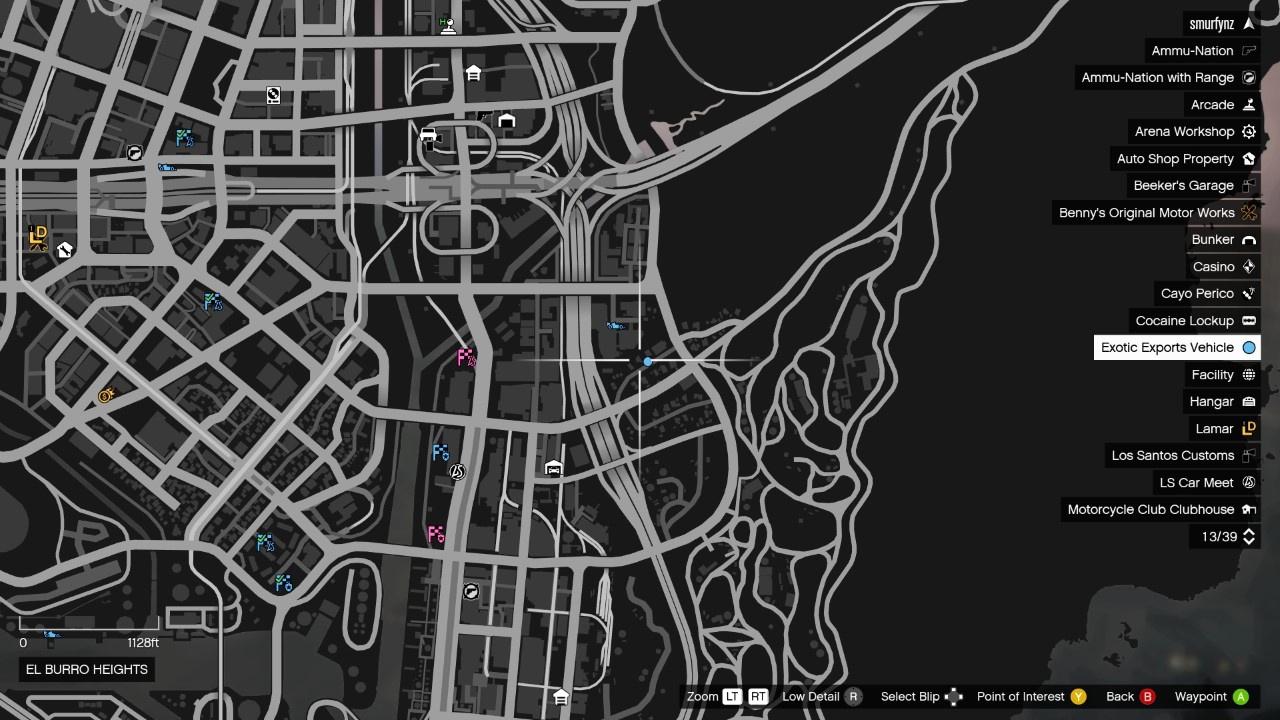This screenshot has width=1280, height=720.
Task: Click the blue Exotic Exports map blip
Action: (648, 361)
